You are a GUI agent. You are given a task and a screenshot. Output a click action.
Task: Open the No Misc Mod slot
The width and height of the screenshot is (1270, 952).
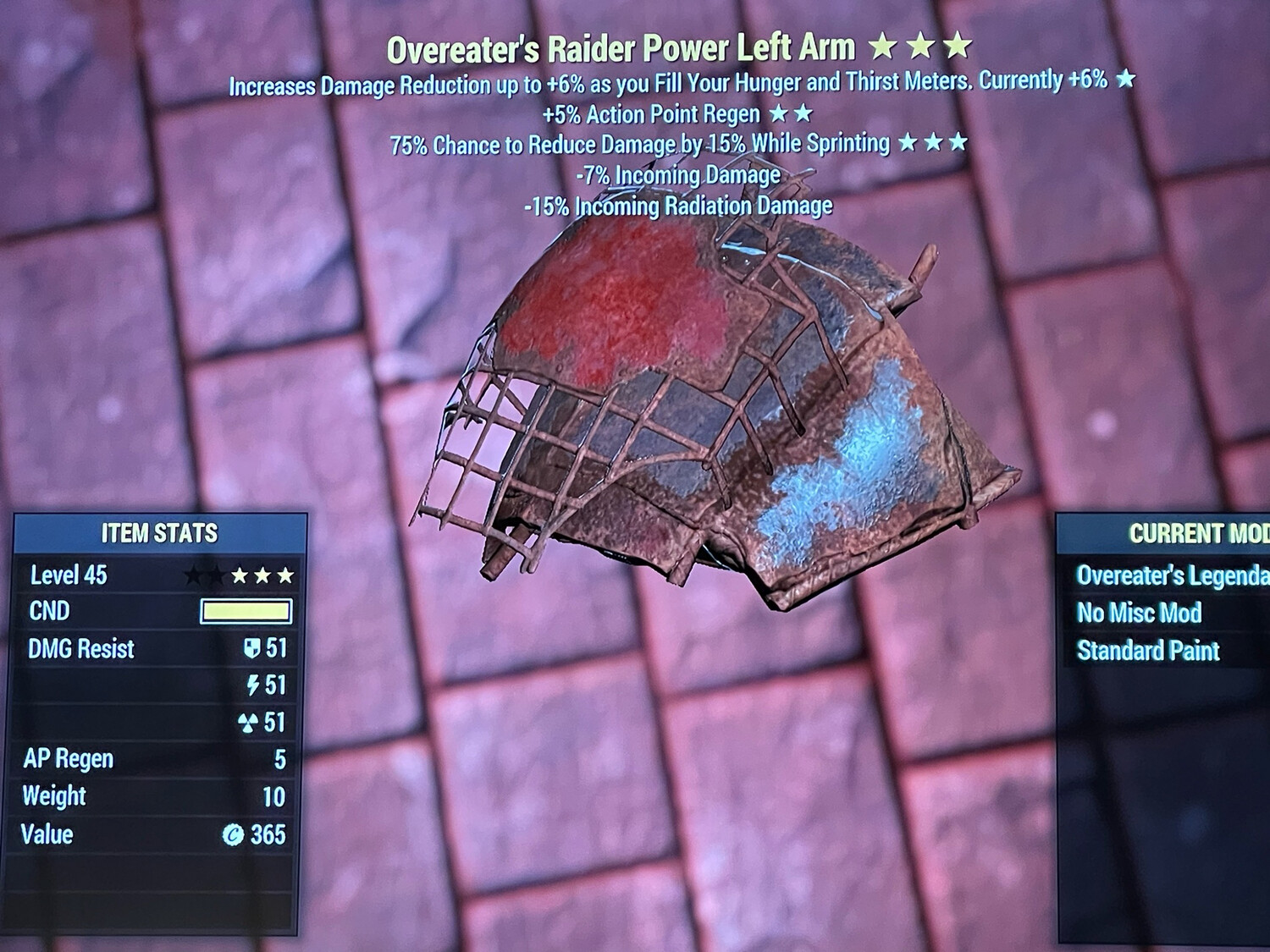tap(1138, 613)
